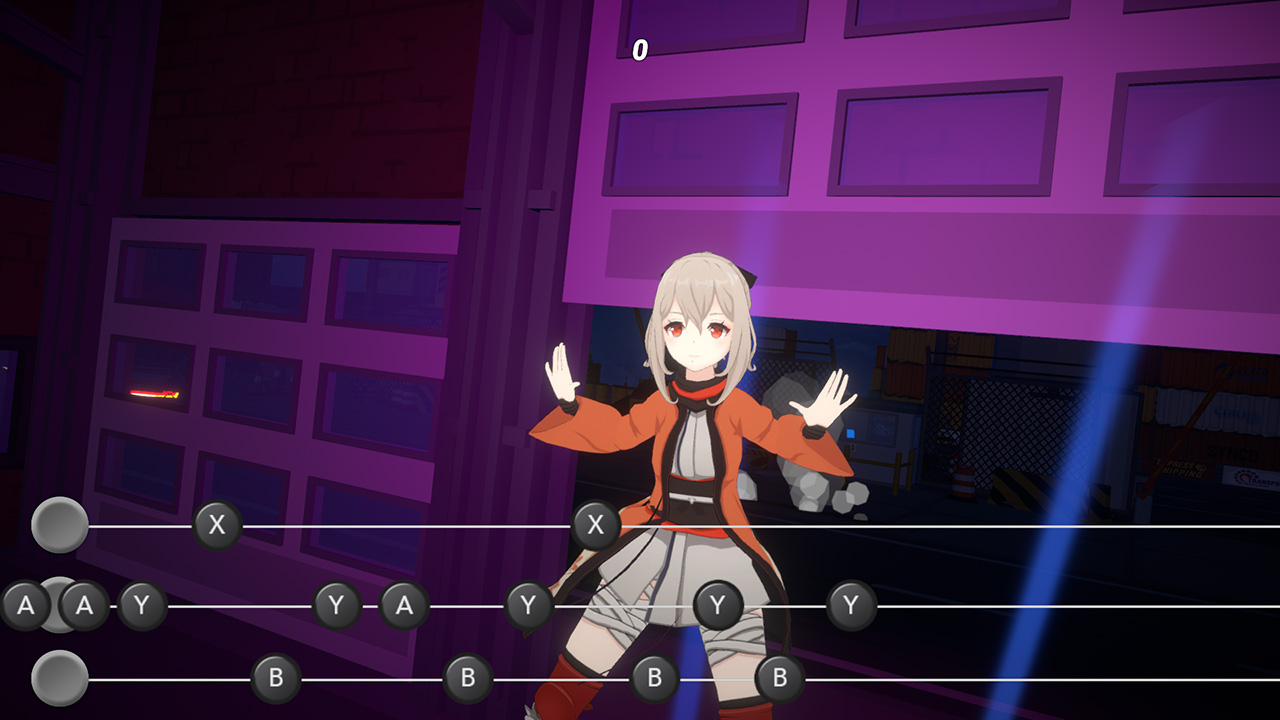Select the A note between the two middle Y notes
1280x720 pixels.
pyautogui.click(x=403, y=605)
